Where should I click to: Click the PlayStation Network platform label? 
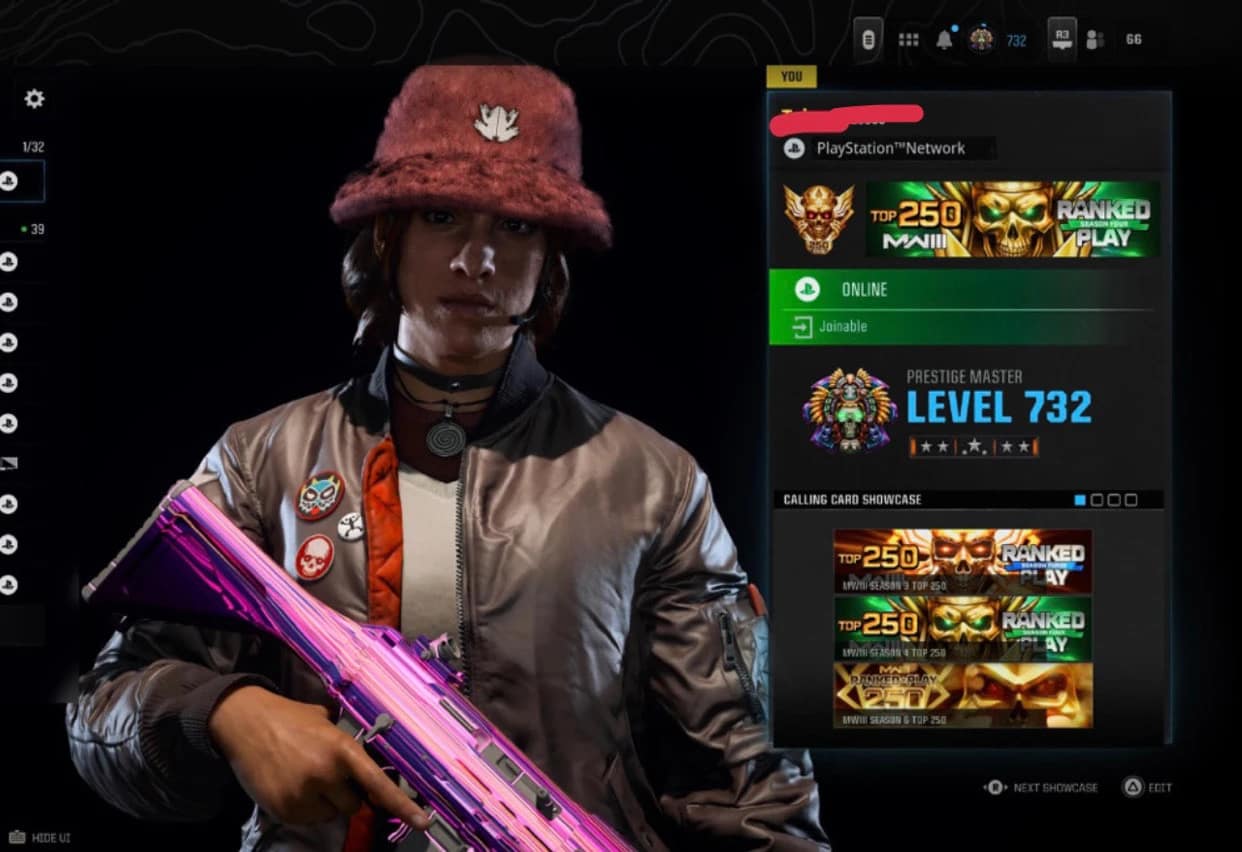point(890,149)
